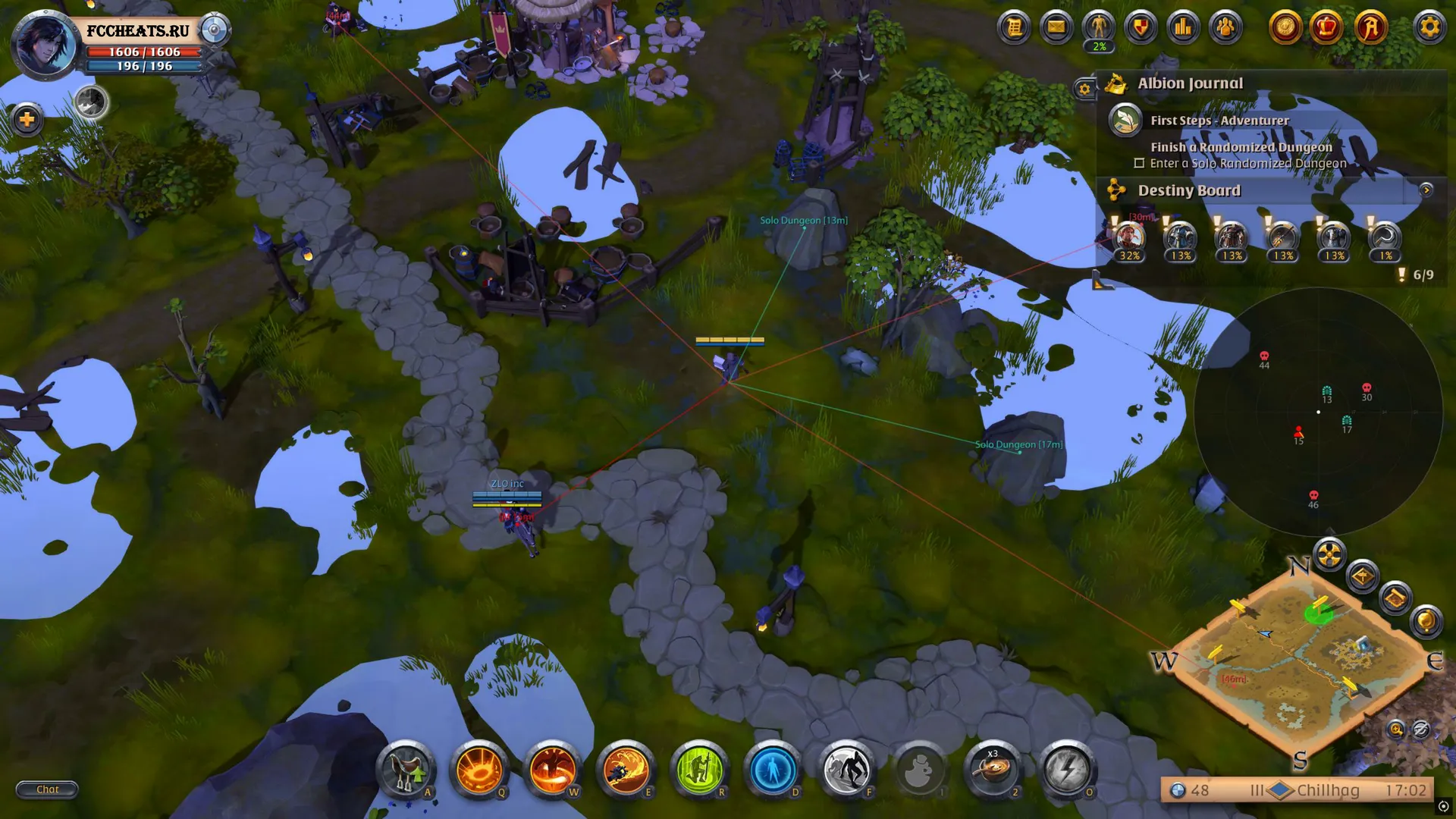Activate the mount horse ability
The width and height of the screenshot is (1456, 819).
406,770
